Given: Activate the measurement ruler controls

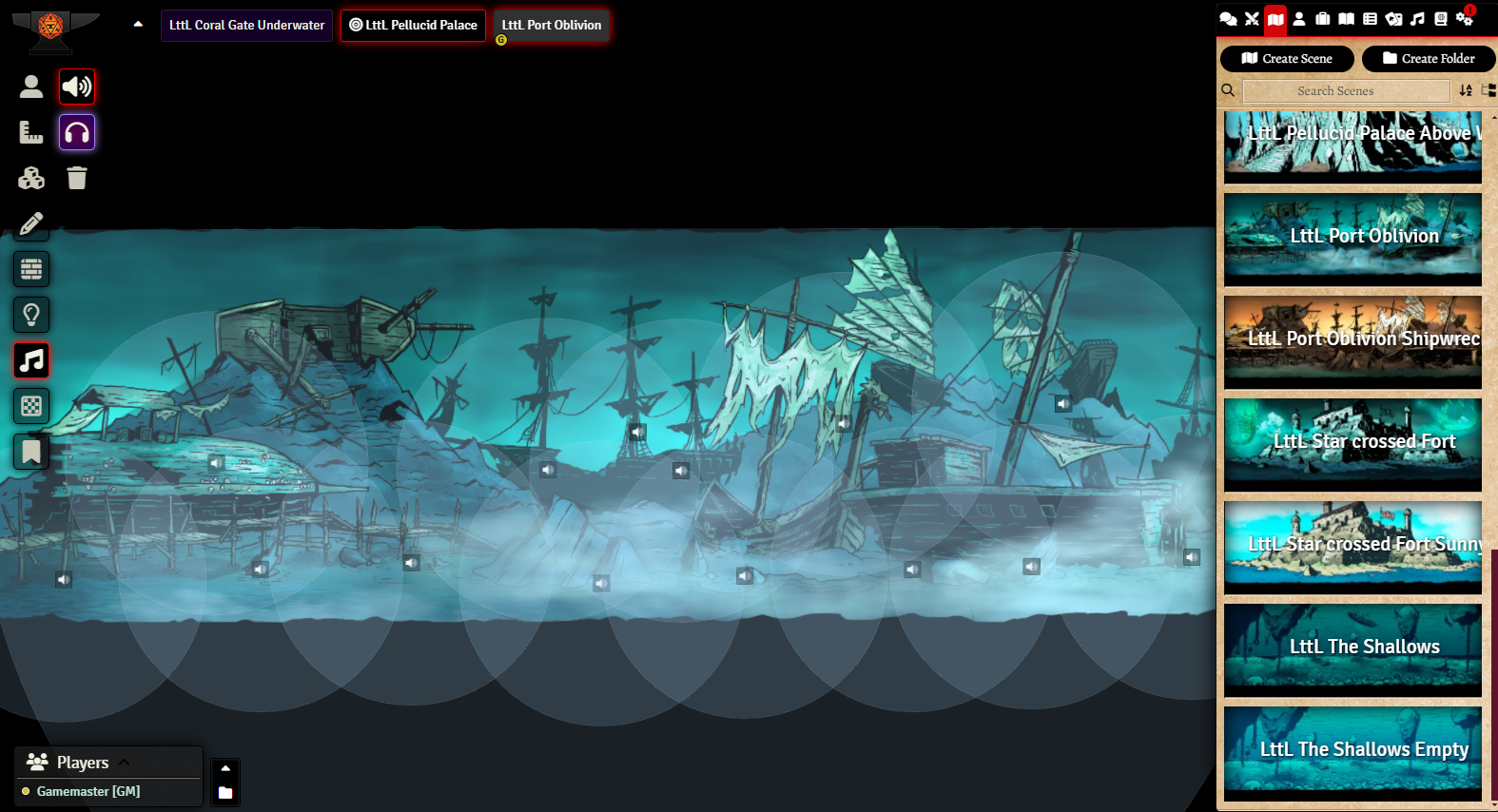Looking at the screenshot, I should 31,132.
